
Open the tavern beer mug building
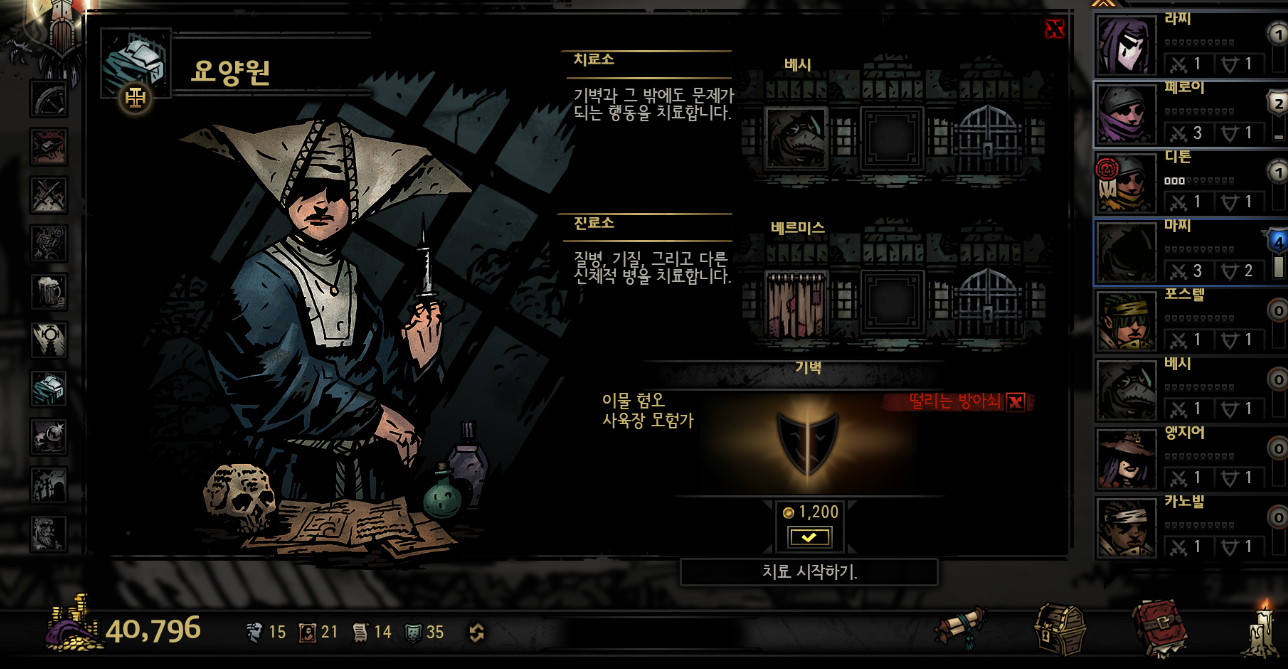(48, 291)
